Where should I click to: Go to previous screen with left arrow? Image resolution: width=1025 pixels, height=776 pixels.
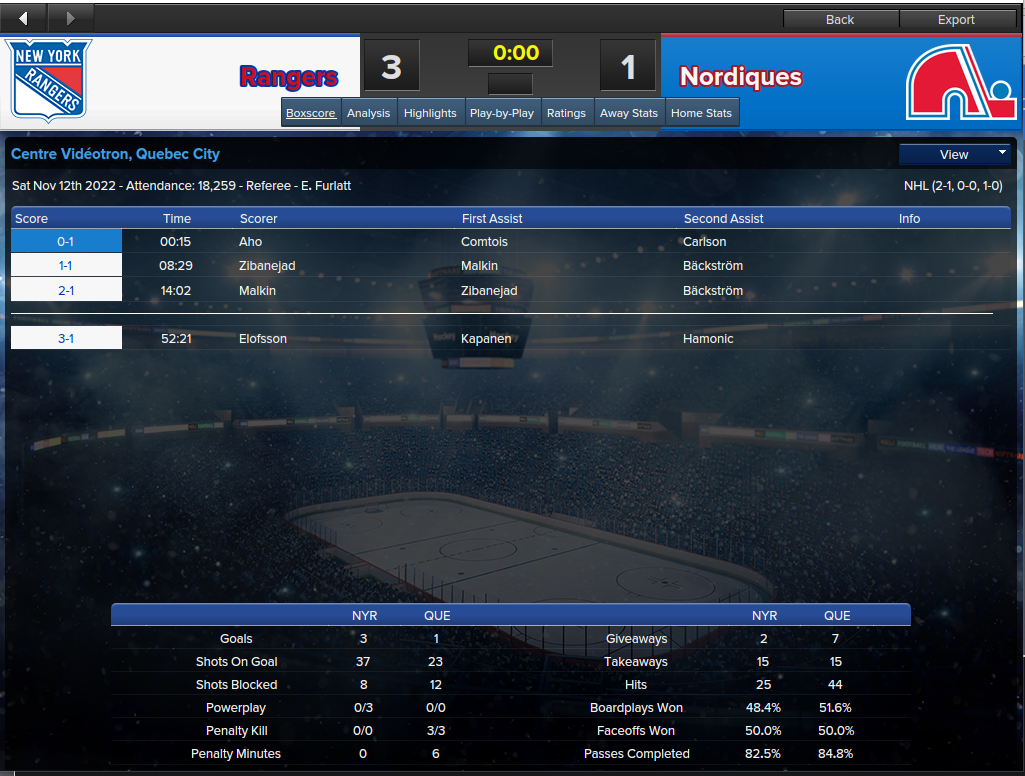tap(24, 17)
